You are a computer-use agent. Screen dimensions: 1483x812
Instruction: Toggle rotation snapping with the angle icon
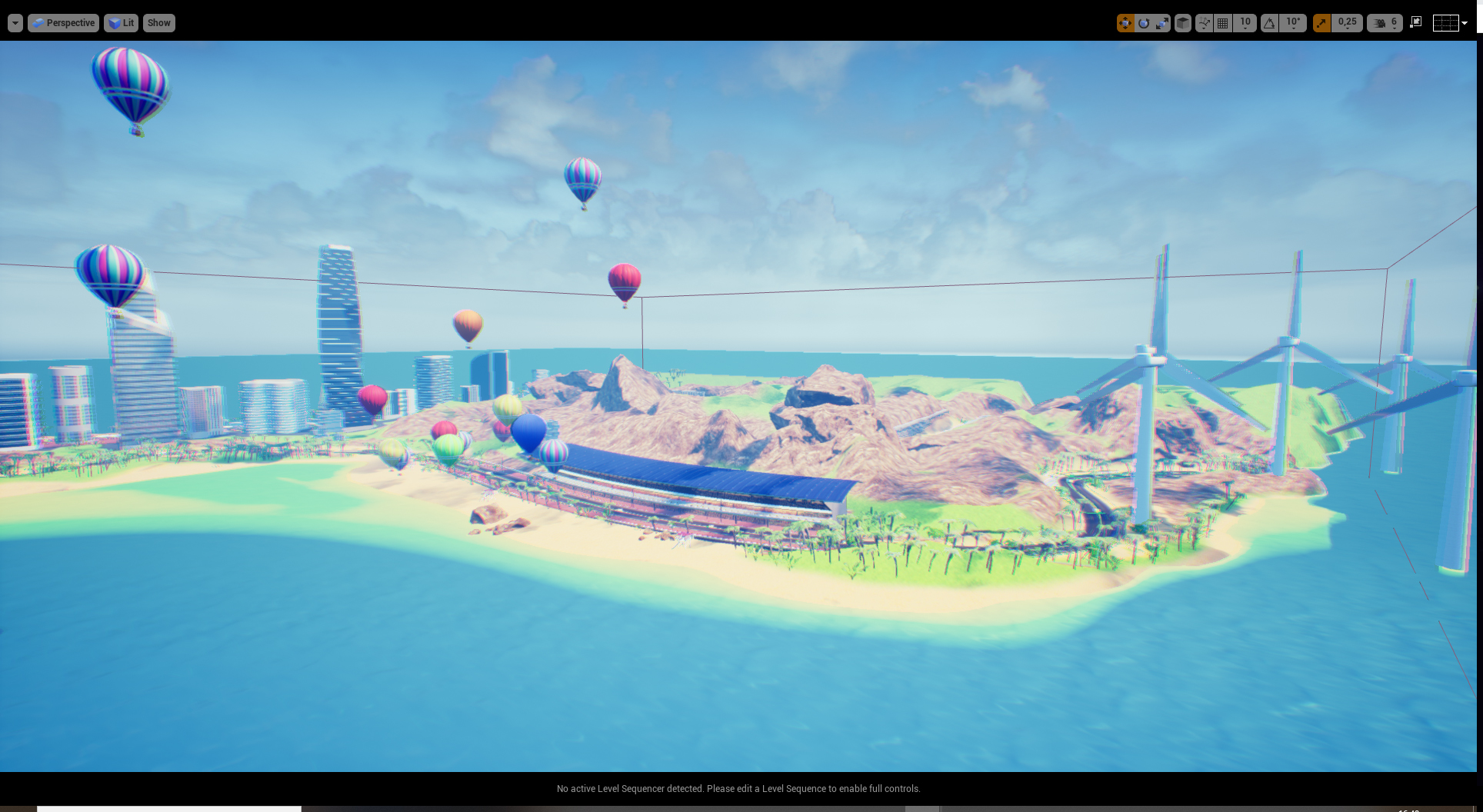1269,23
